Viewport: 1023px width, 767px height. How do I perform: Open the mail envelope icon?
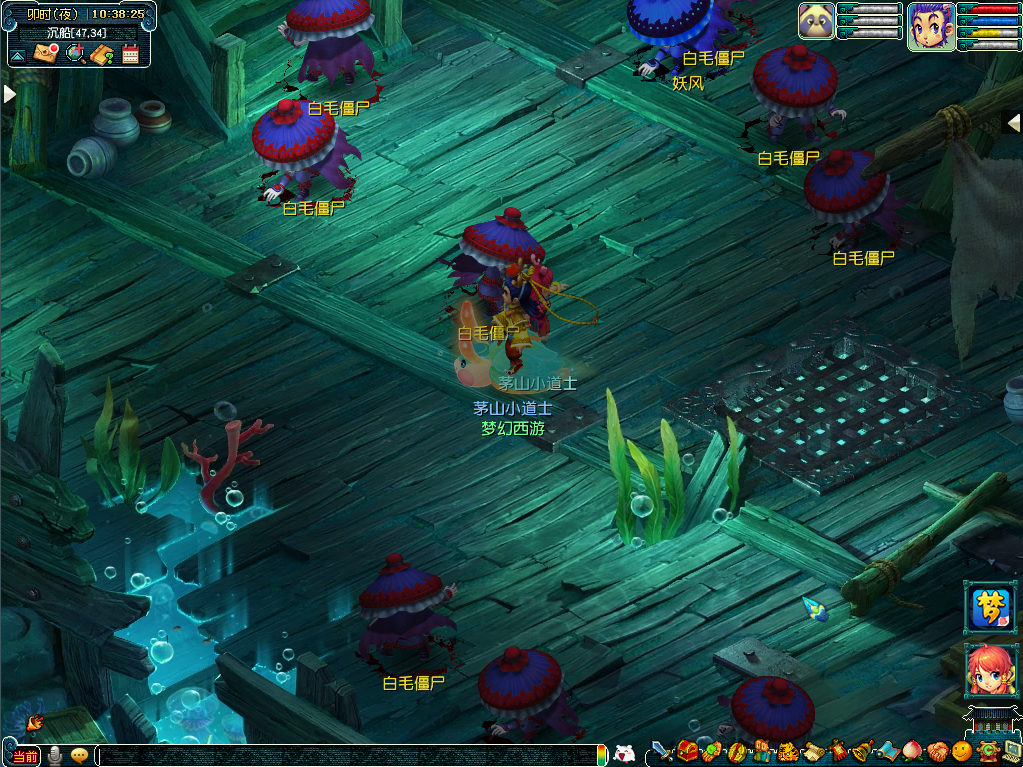tap(46, 54)
